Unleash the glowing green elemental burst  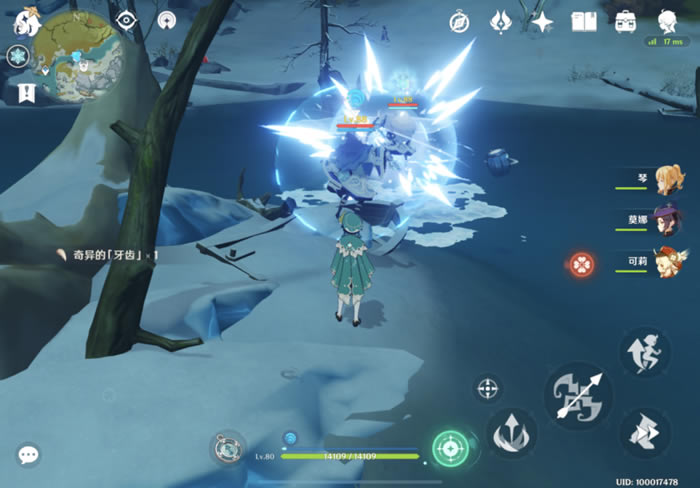451,447
